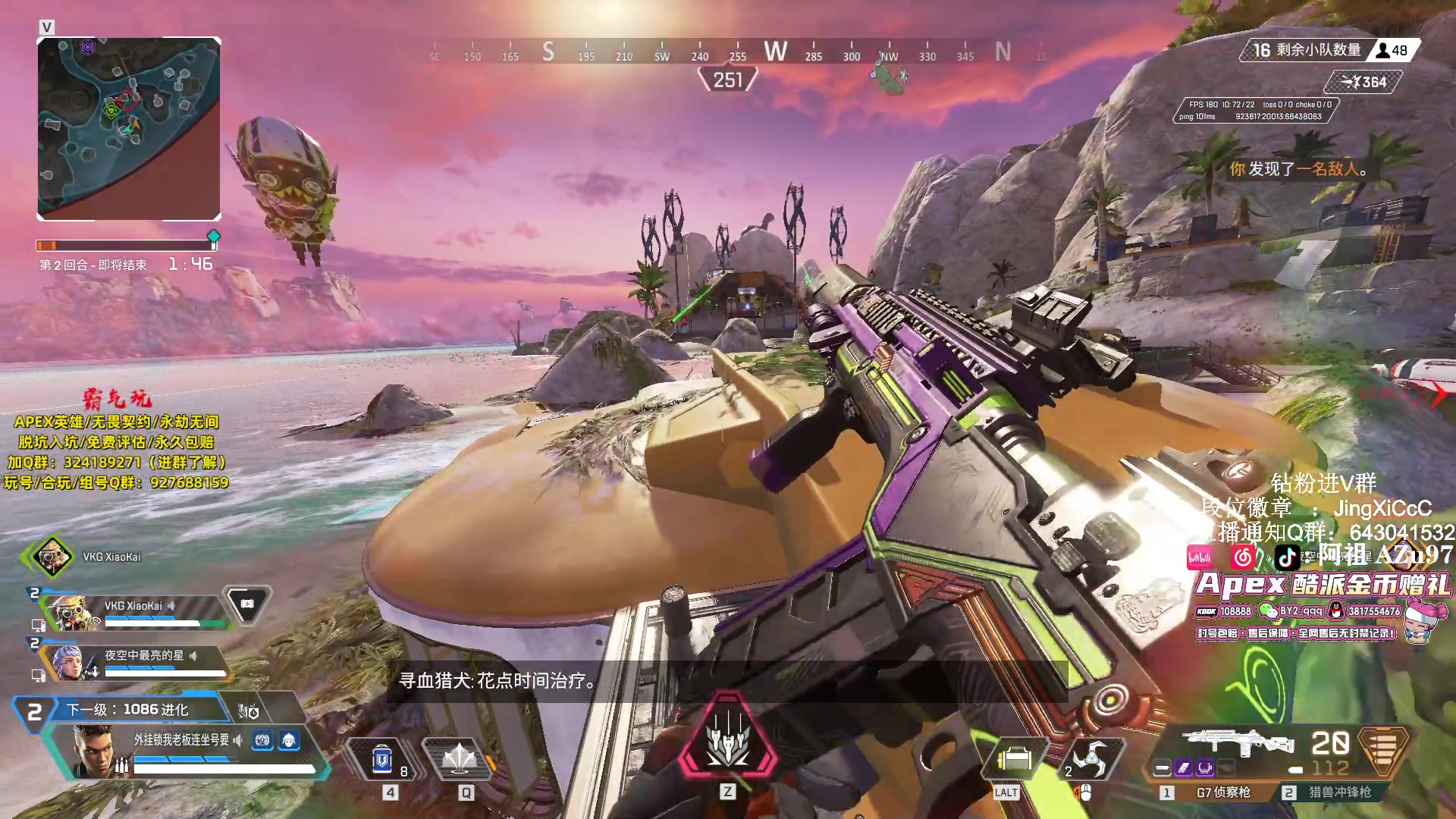Trigger the ultimate ability claw icon

(x=728, y=737)
